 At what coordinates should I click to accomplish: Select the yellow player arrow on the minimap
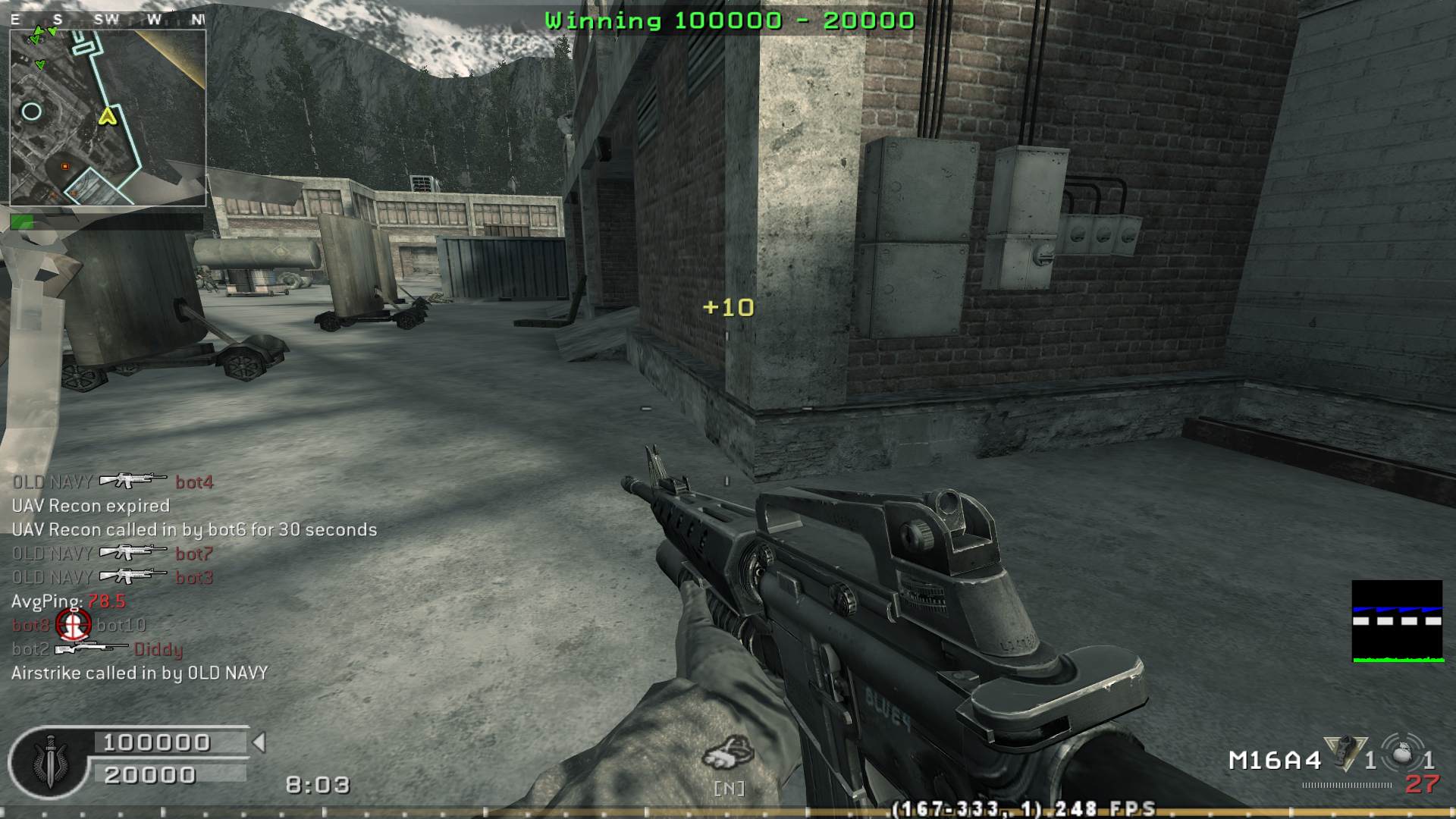pyautogui.click(x=107, y=116)
